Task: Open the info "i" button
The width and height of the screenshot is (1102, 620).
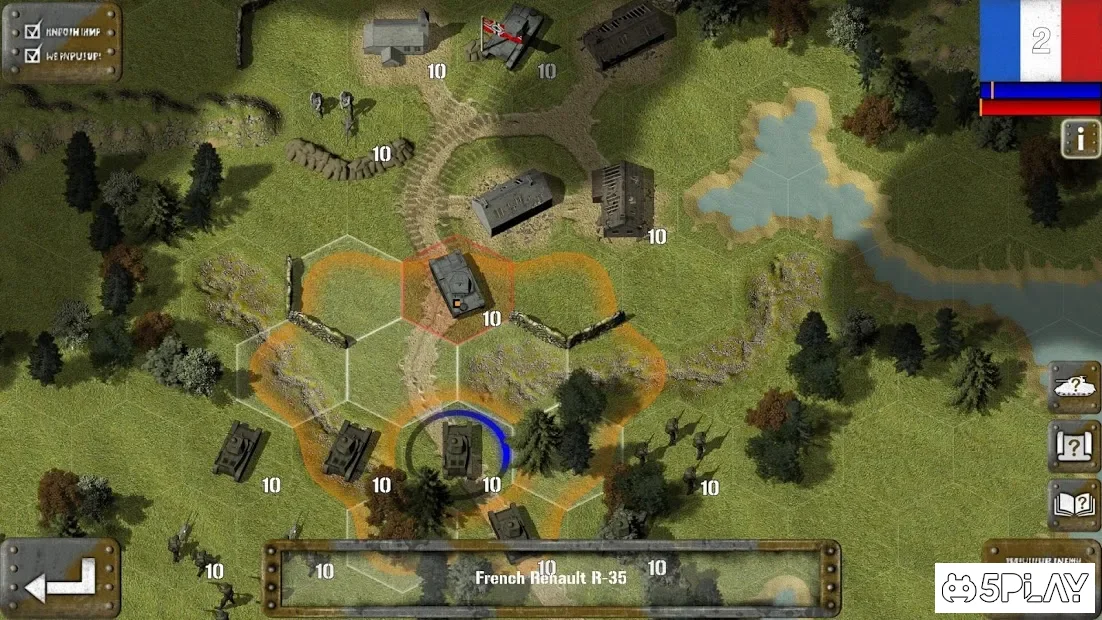Action: pos(1081,138)
